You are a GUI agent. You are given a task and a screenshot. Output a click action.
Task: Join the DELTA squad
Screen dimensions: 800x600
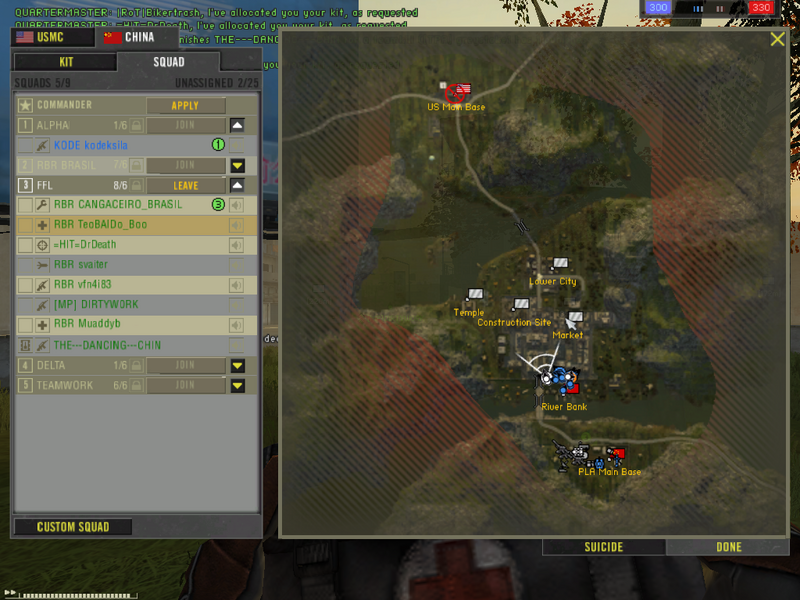coord(185,365)
